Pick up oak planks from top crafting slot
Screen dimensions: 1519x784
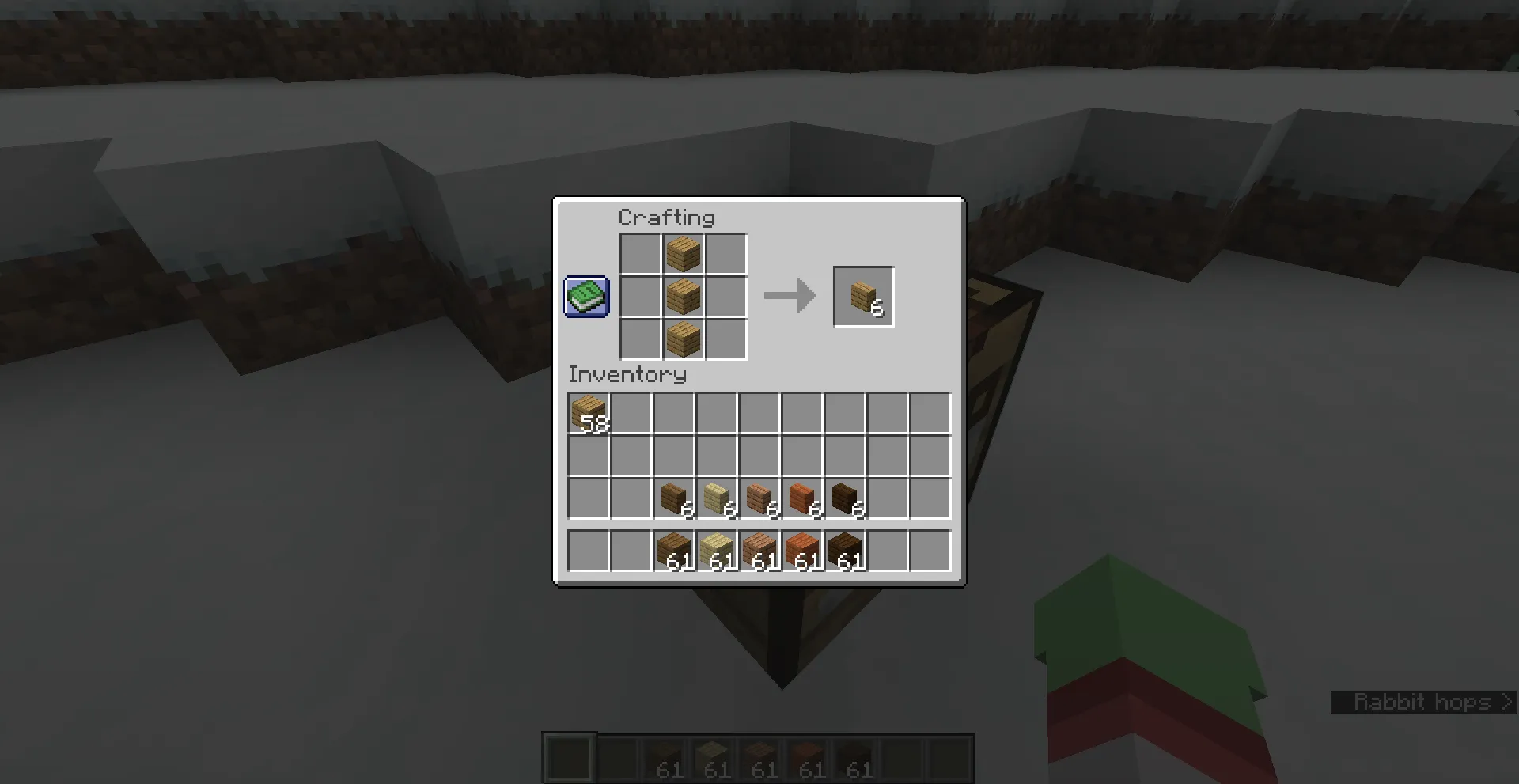(x=683, y=253)
